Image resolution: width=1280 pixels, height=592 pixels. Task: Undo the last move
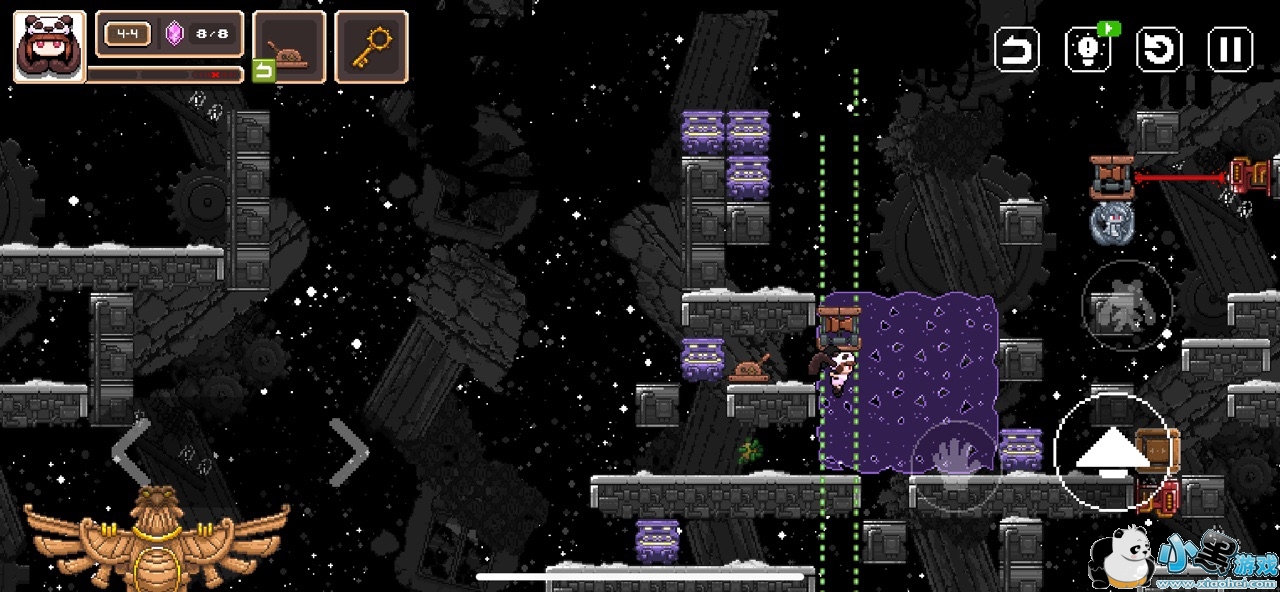[1017, 49]
